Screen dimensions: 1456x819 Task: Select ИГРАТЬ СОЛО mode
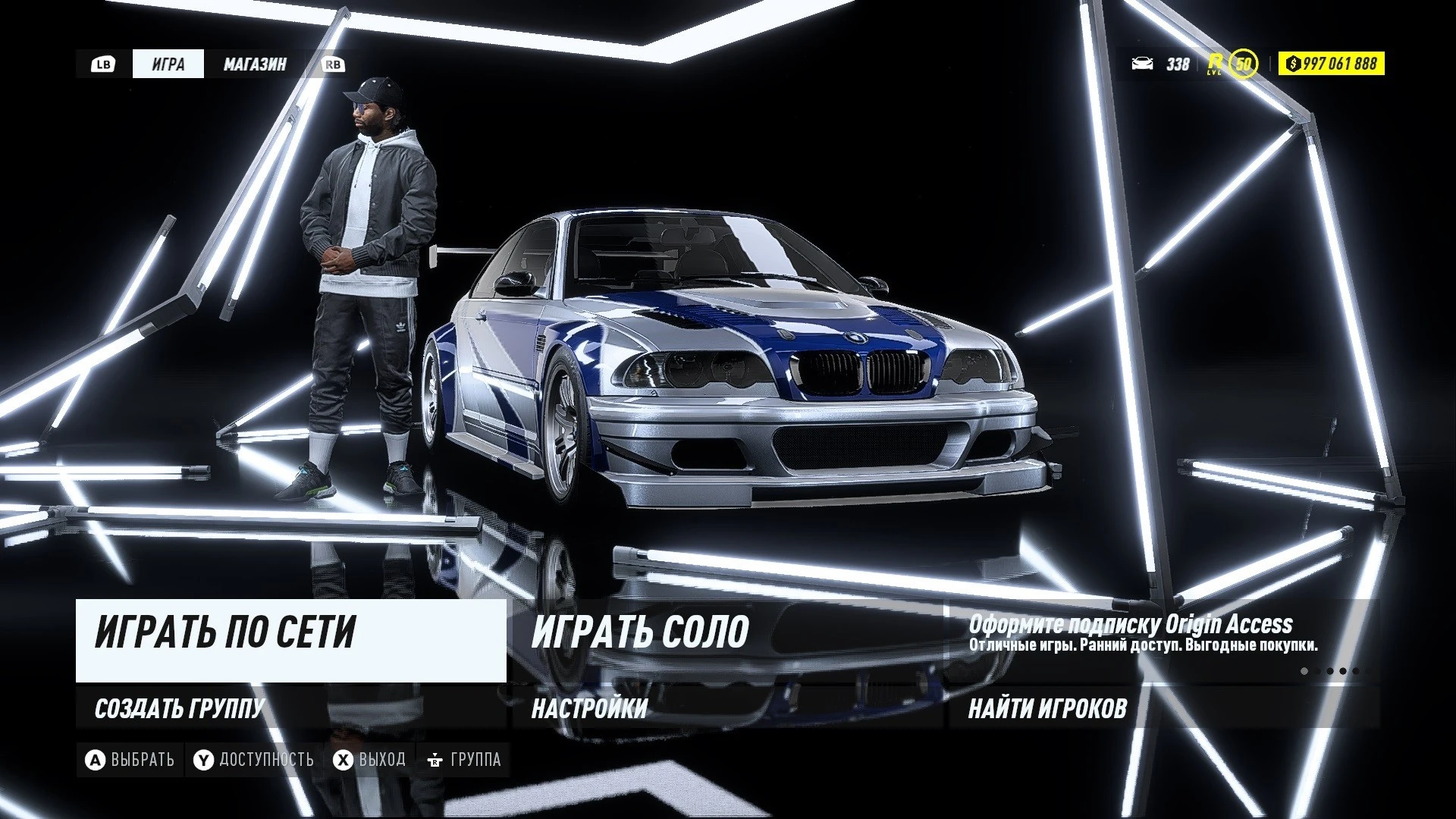pos(641,631)
